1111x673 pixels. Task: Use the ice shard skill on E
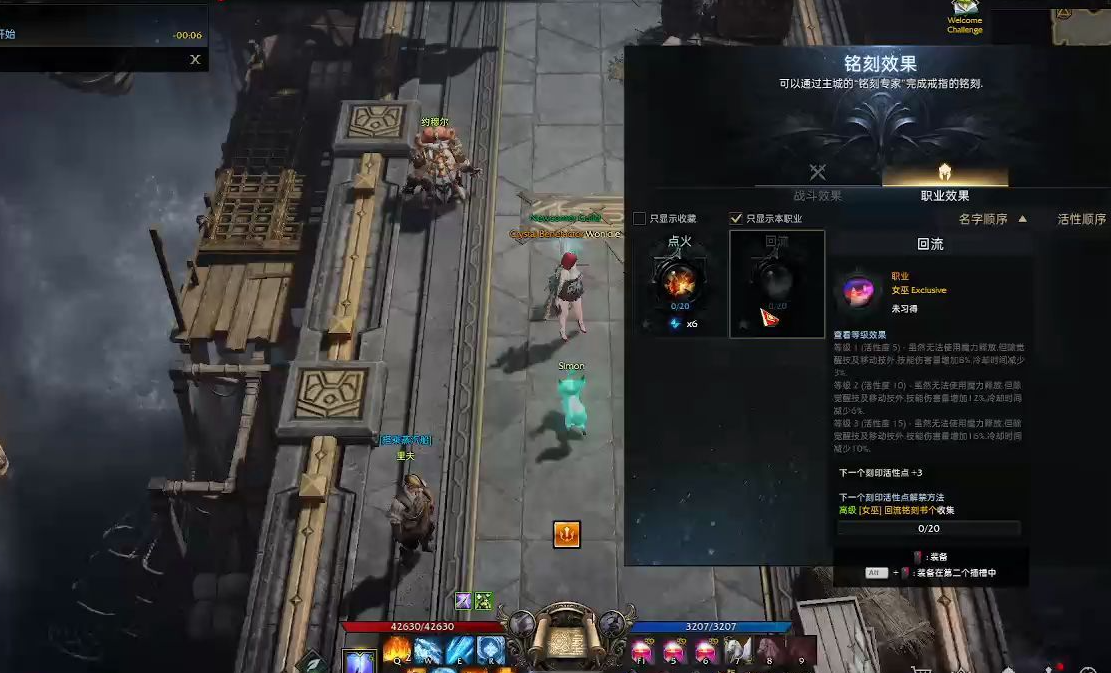click(459, 651)
